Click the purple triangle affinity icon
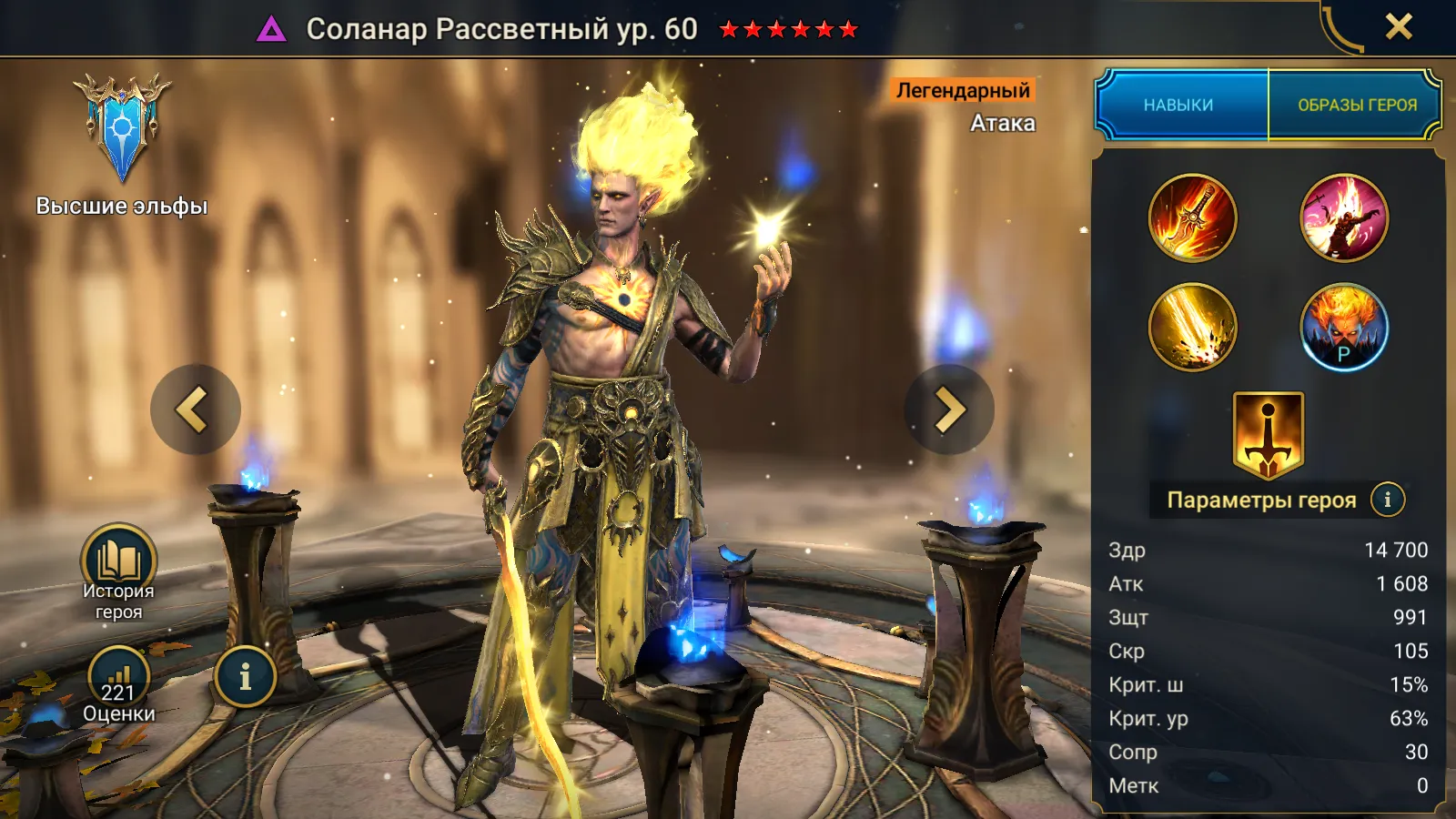 (271, 30)
